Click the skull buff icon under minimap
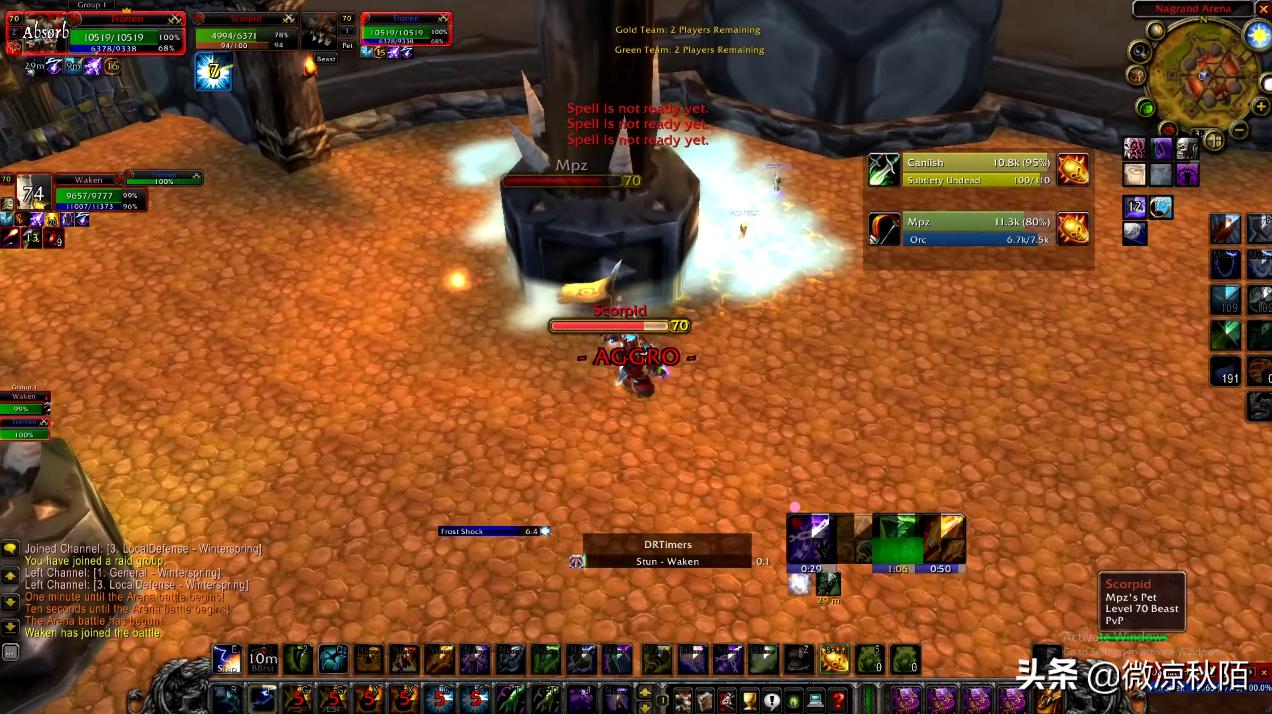The height and width of the screenshot is (714, 1272). click(1186, 149)
